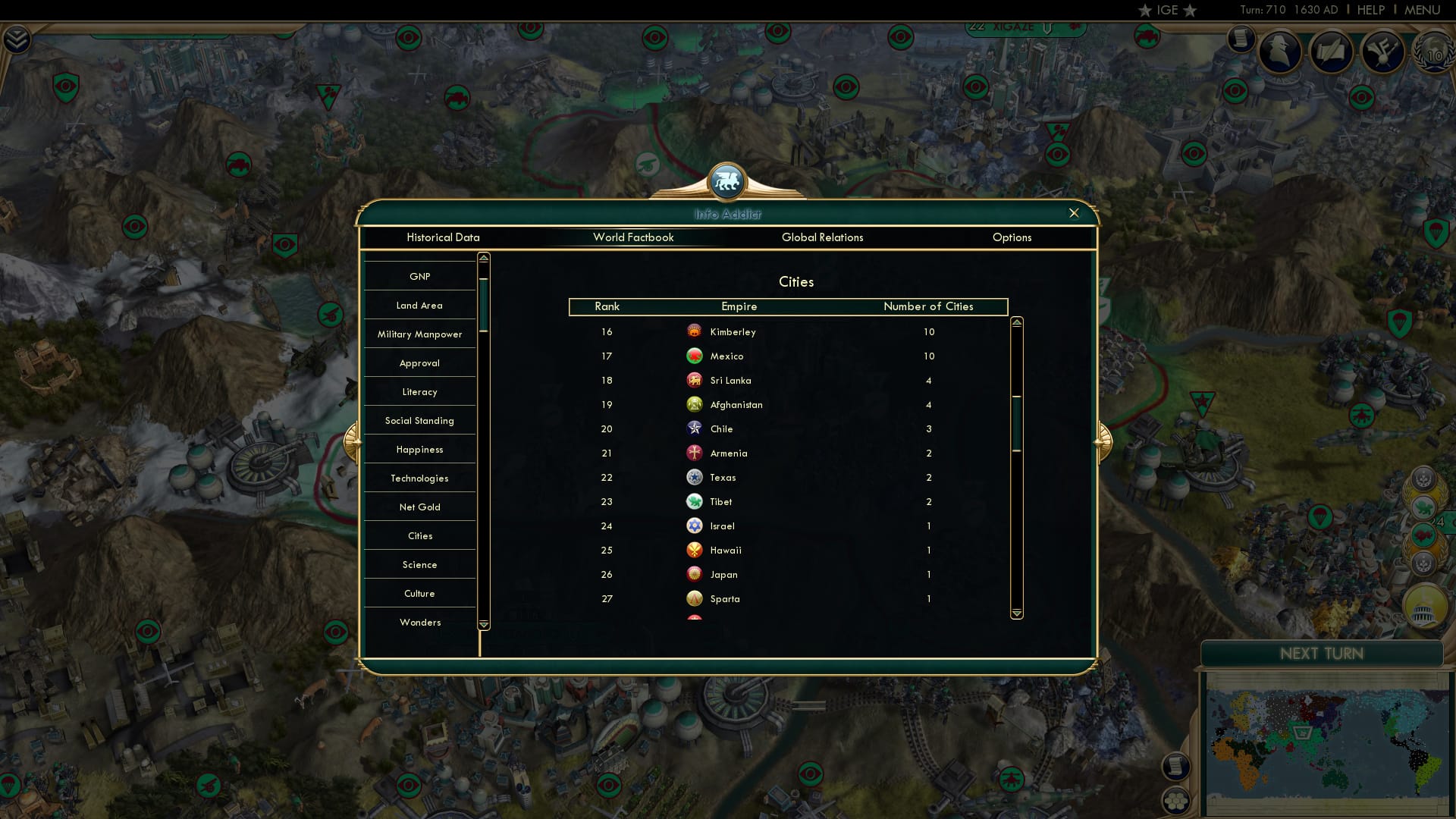1456x819 pixels.
Task: Open the Diplomacy overview quill icon
Action: click(x=1332, y=52)
